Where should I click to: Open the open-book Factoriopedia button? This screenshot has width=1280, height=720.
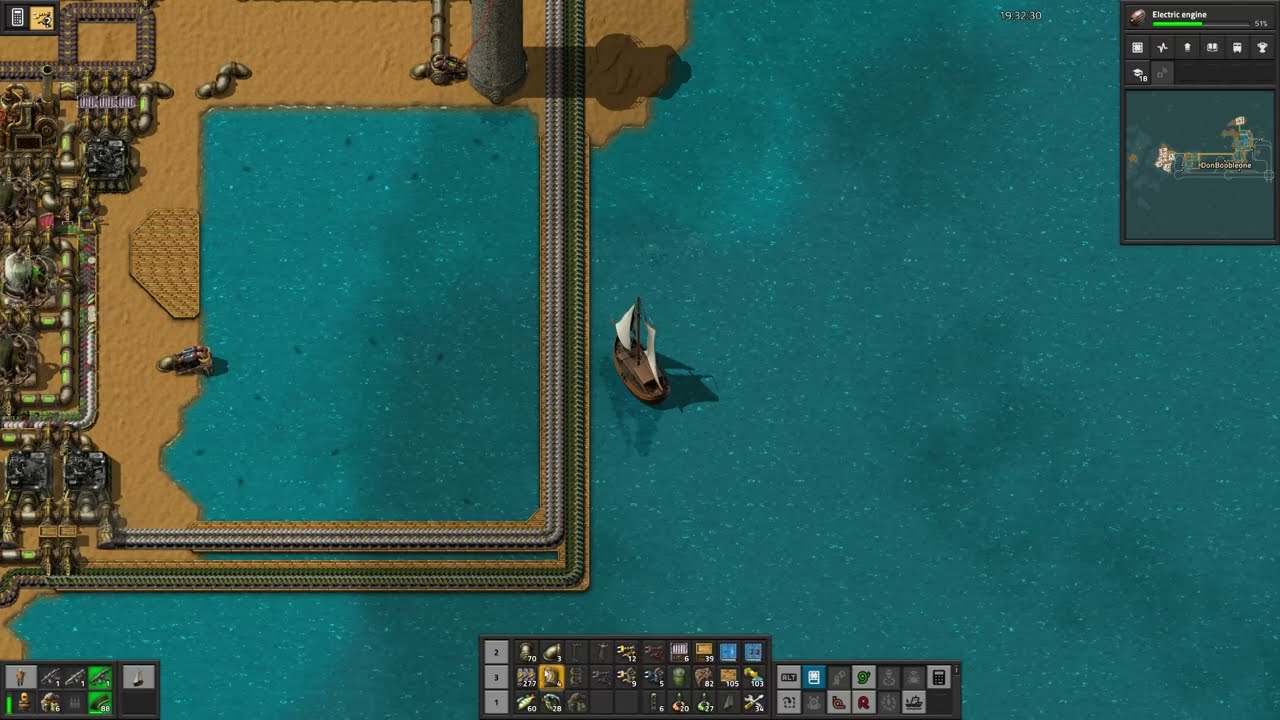(x=1212, y=47)
